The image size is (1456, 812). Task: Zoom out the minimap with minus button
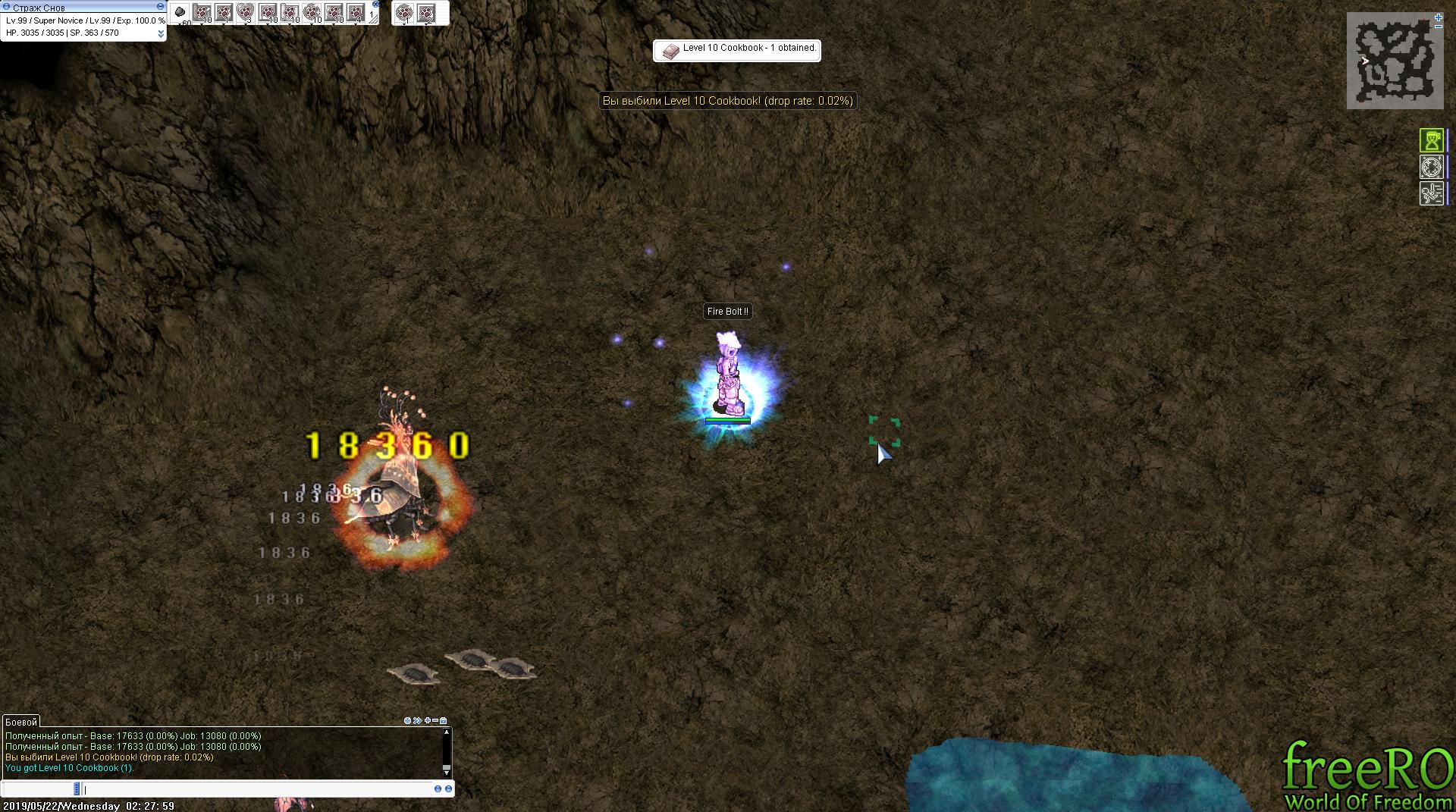click(x=1439, y=27)
